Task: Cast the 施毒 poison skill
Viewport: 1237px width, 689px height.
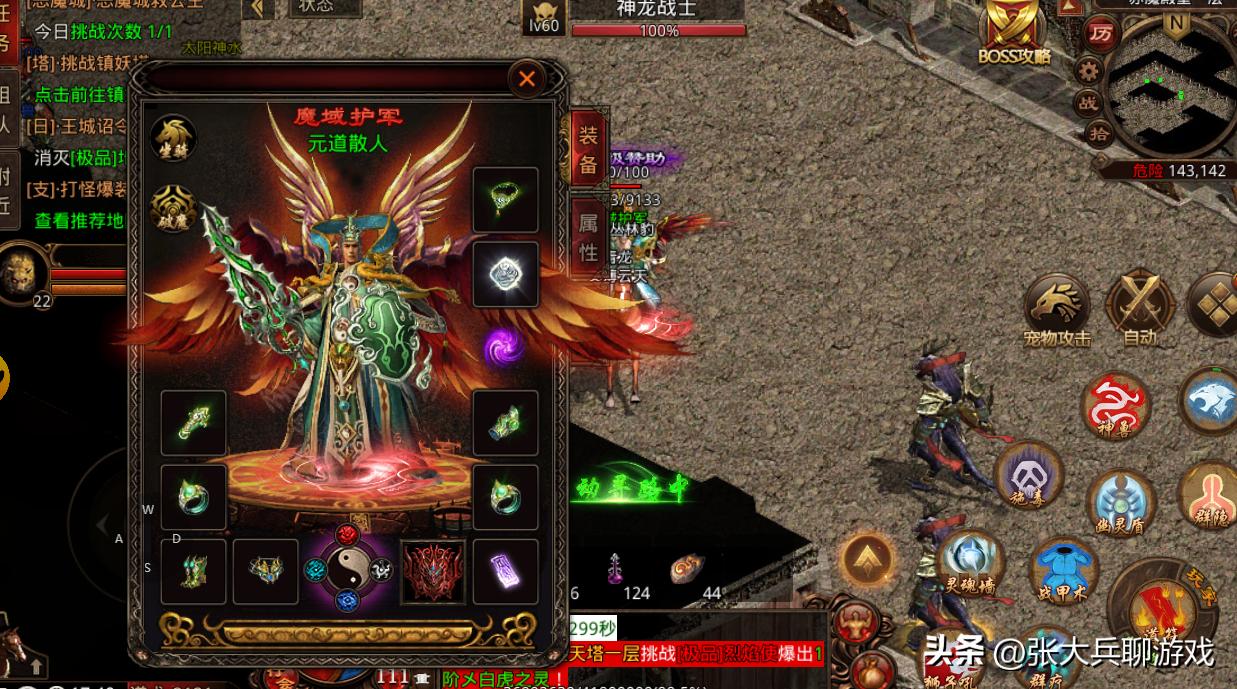Action: point(1029,475)
